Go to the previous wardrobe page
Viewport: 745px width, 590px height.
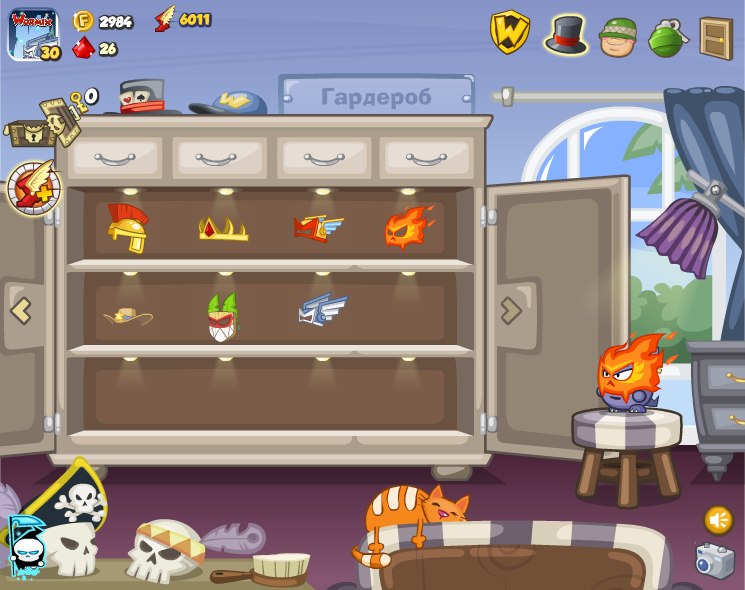[22, 310]
